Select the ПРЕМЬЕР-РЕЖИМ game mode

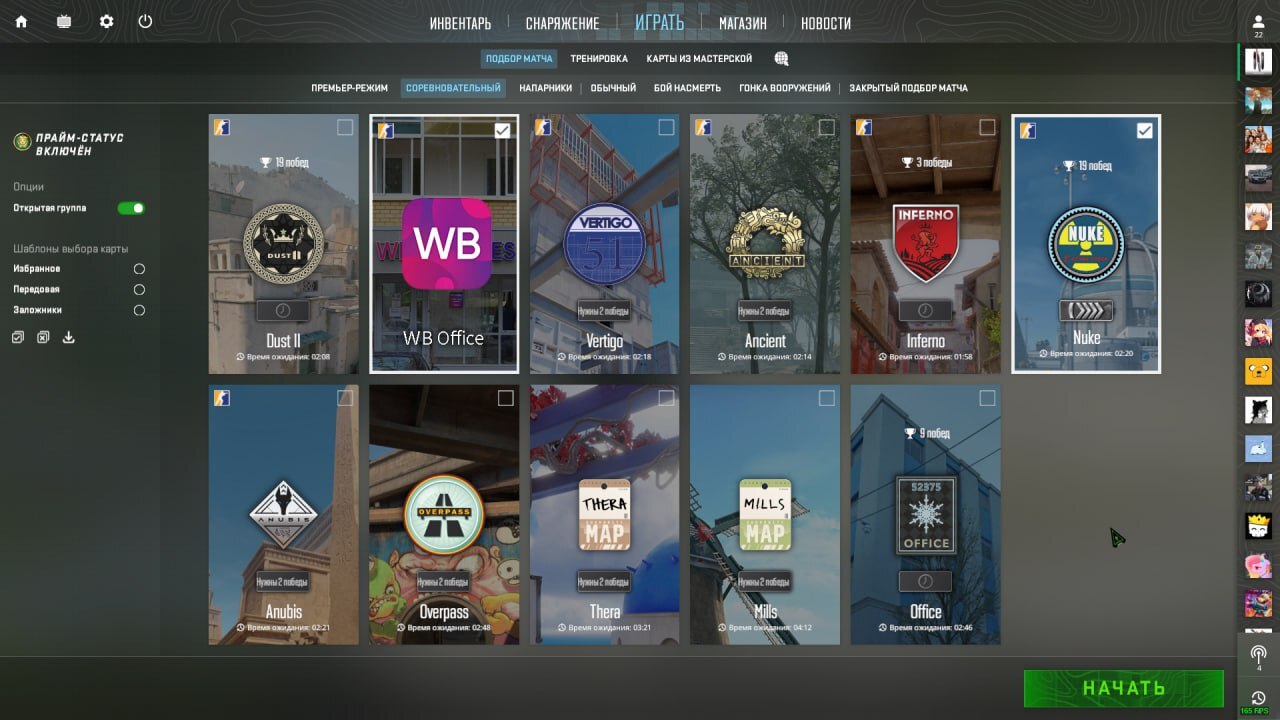click(x=349, y=88)
